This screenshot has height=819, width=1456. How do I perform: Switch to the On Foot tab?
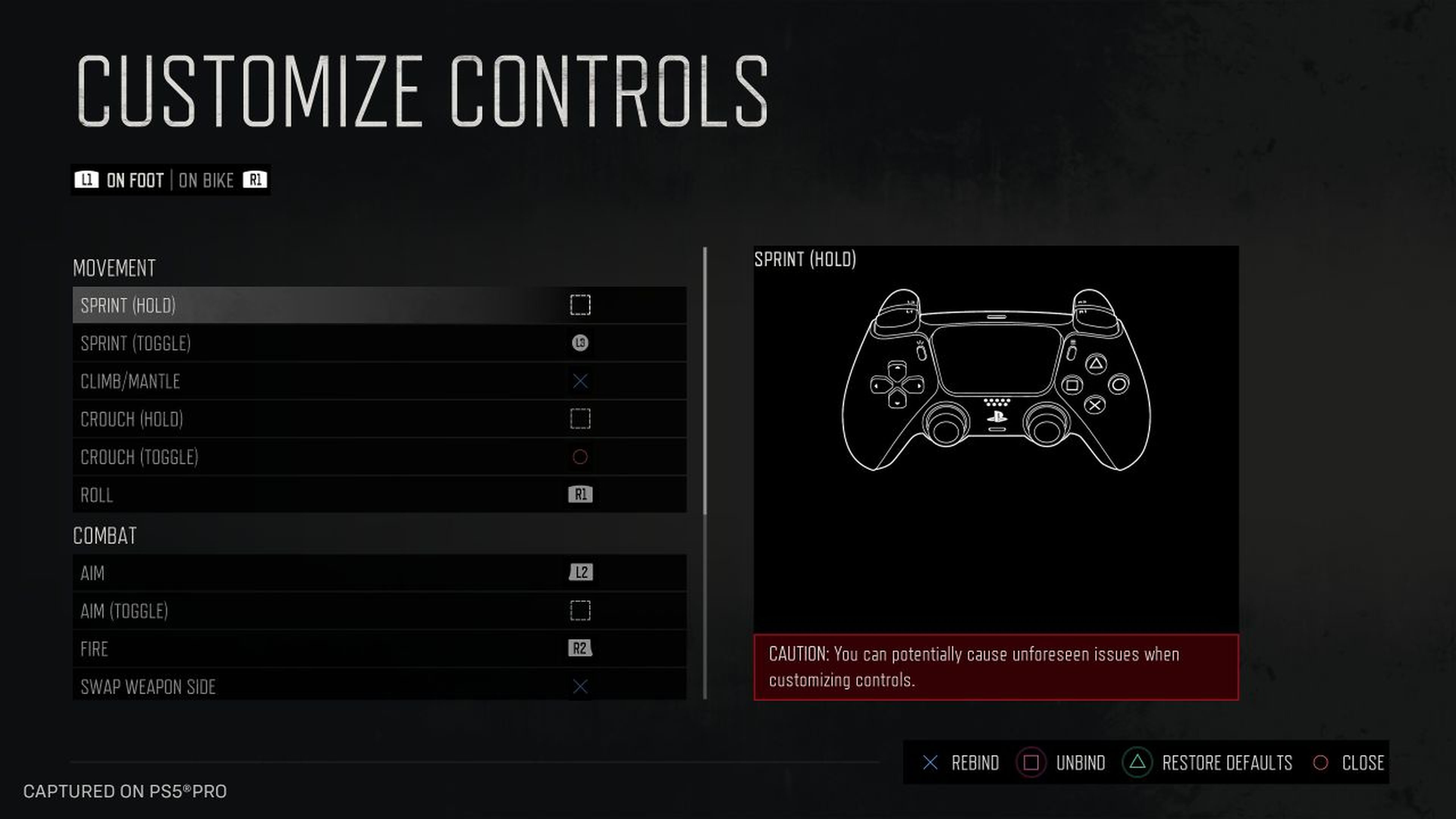pos(135,180)
